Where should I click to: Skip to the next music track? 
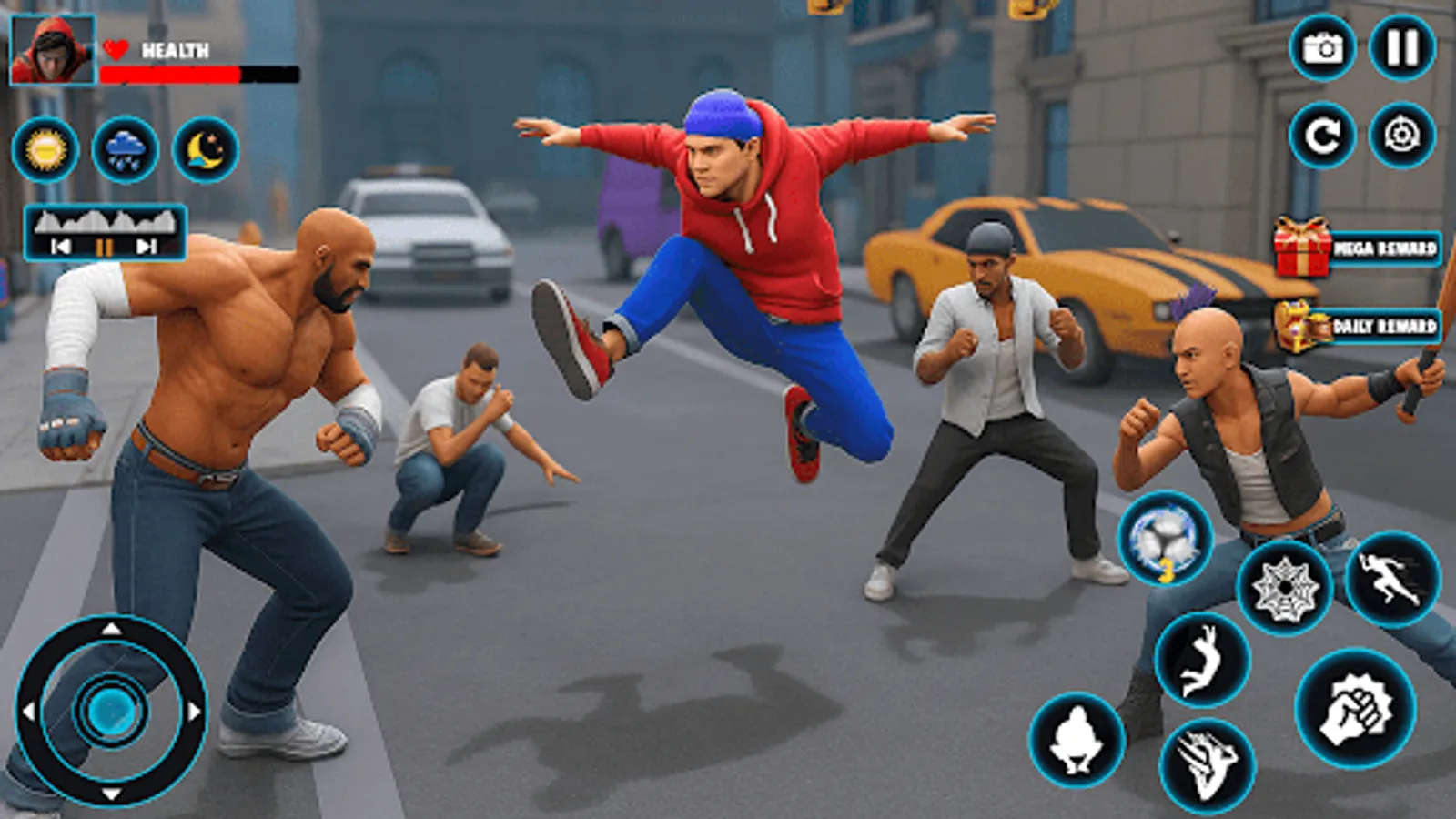[146, 244]
